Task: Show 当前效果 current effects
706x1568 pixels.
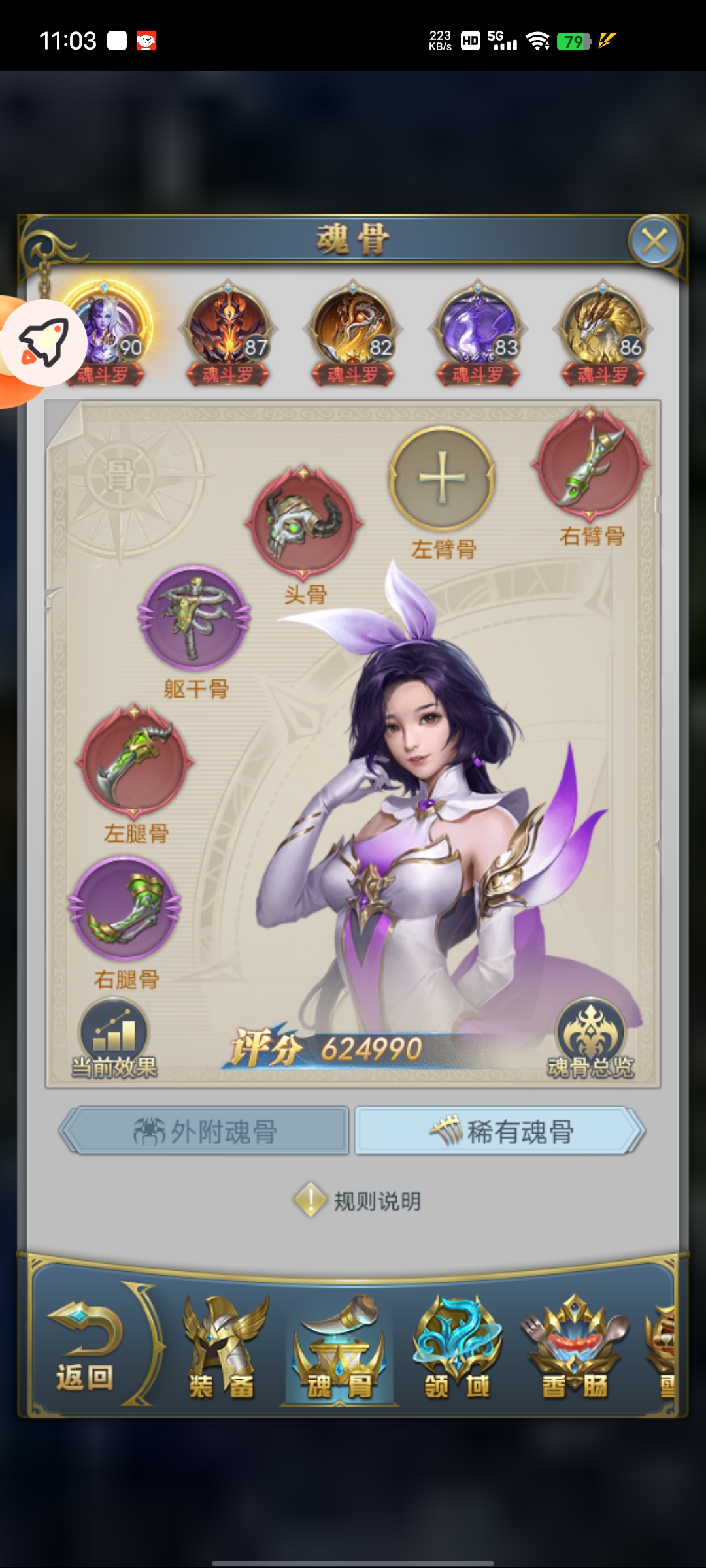Action: point(114,1040)
